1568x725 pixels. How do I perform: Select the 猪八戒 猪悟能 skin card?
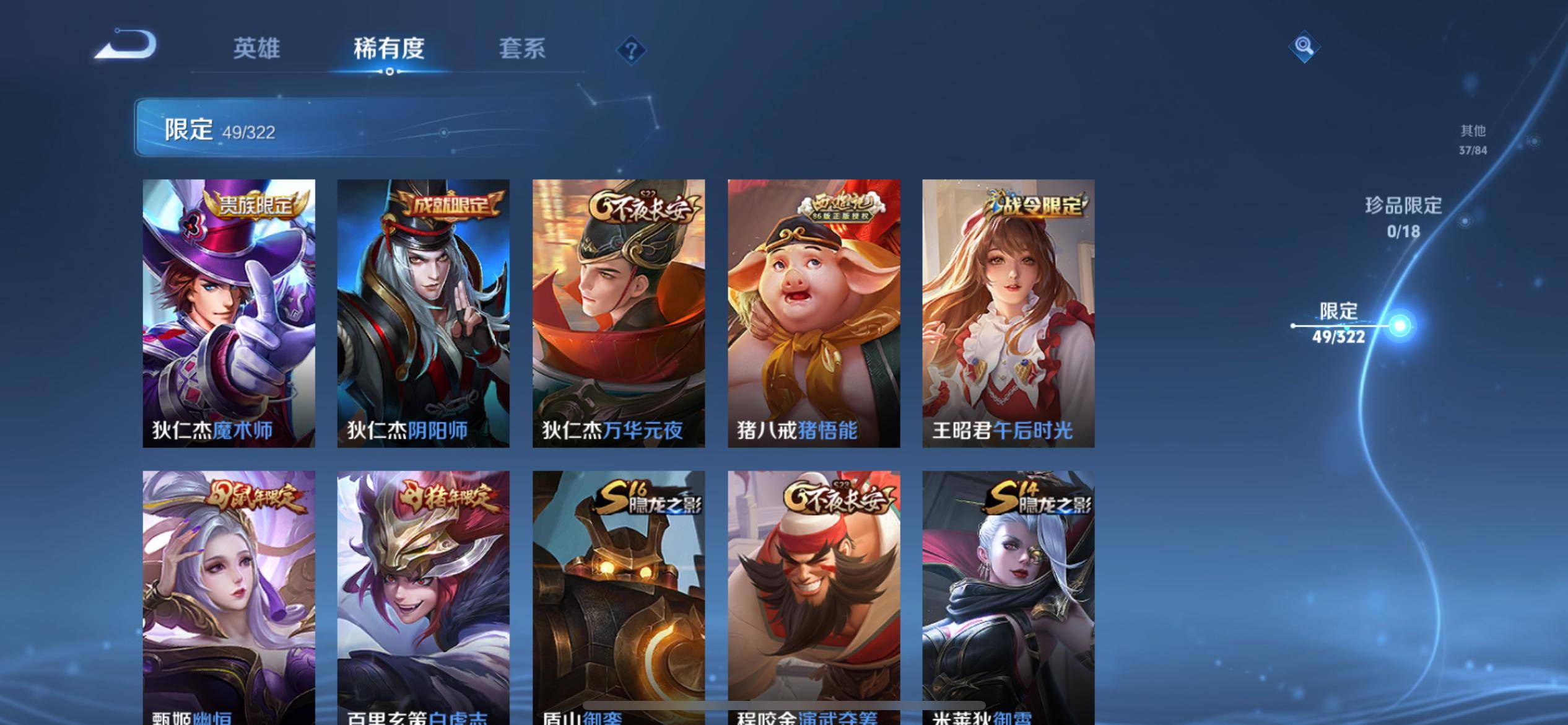[x=813, y=313]
